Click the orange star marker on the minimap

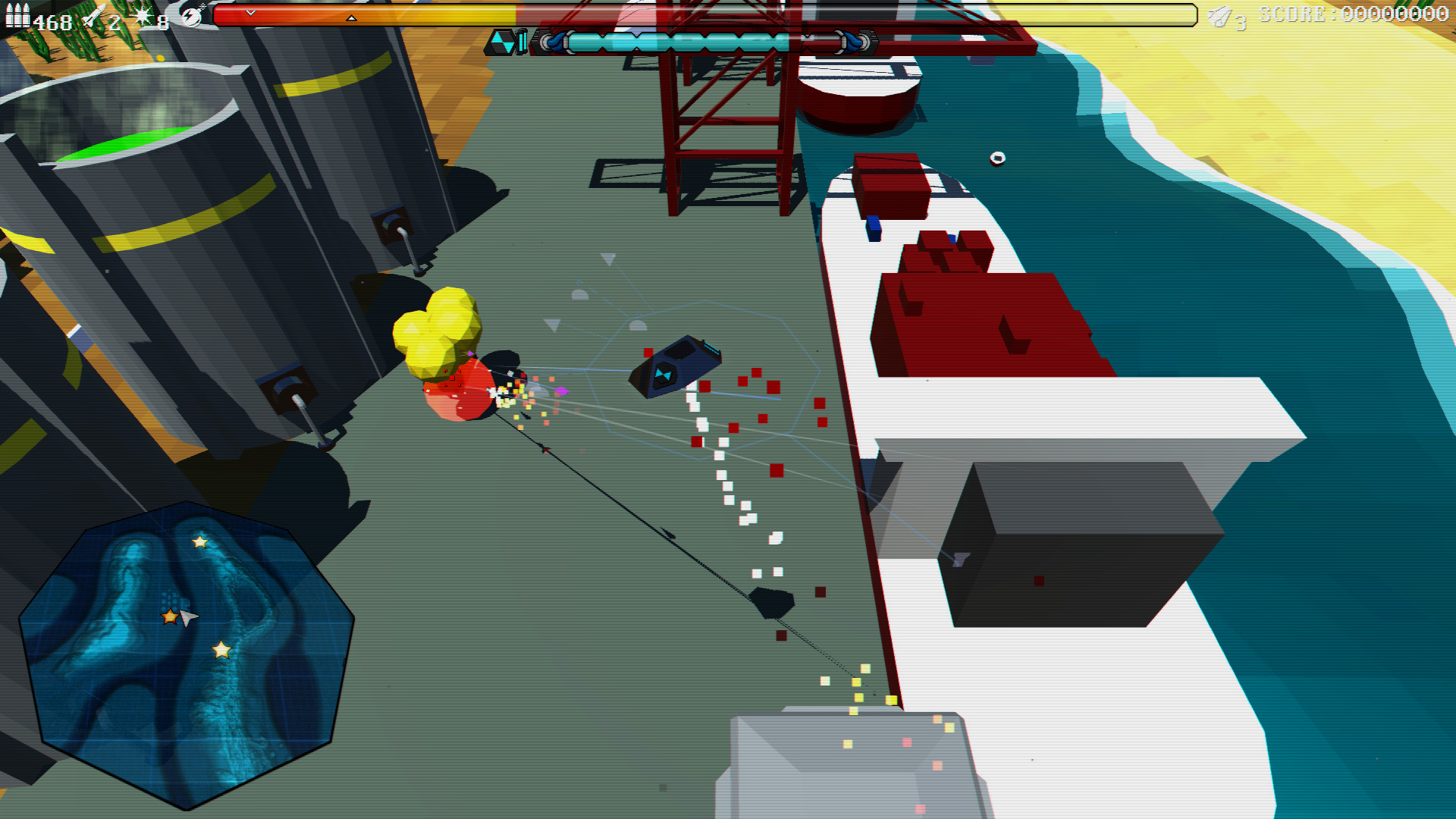(x=170, y=616)
